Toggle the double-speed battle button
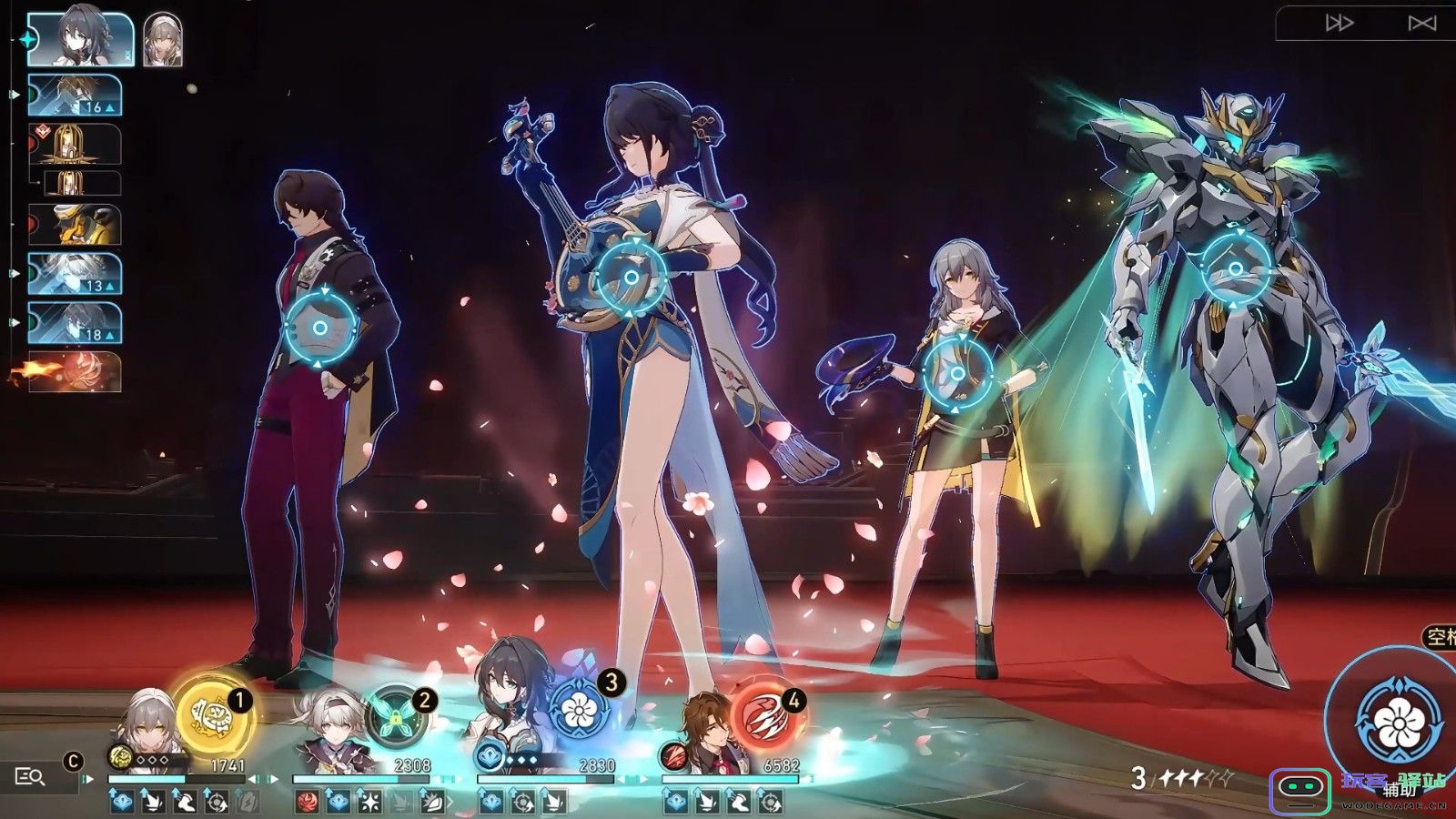Screen dimensions: 1456x819 click(x=1339, y=24)
